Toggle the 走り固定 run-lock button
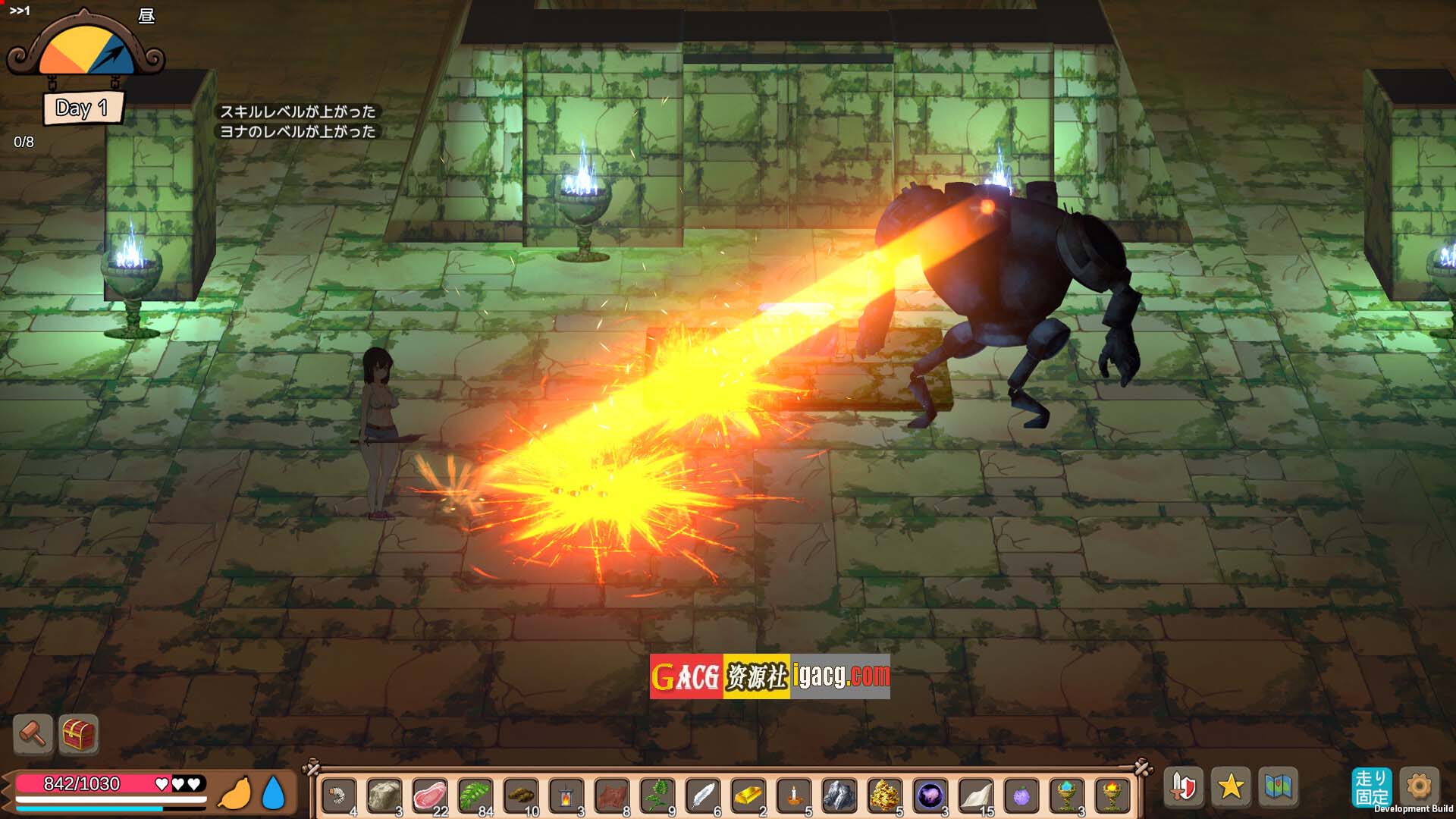 point(1371,787)
